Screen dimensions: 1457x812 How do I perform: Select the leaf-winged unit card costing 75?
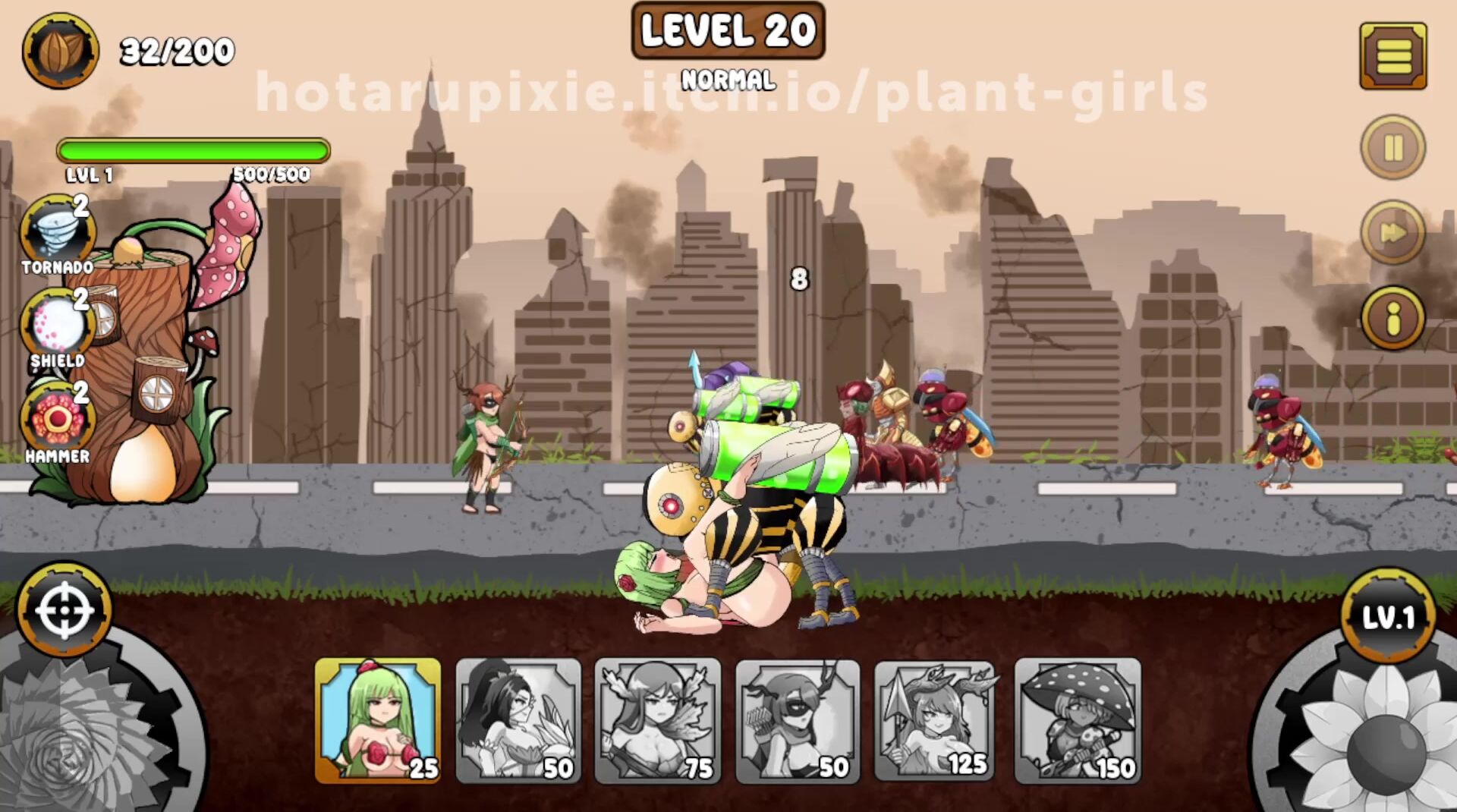click(658, 720)
